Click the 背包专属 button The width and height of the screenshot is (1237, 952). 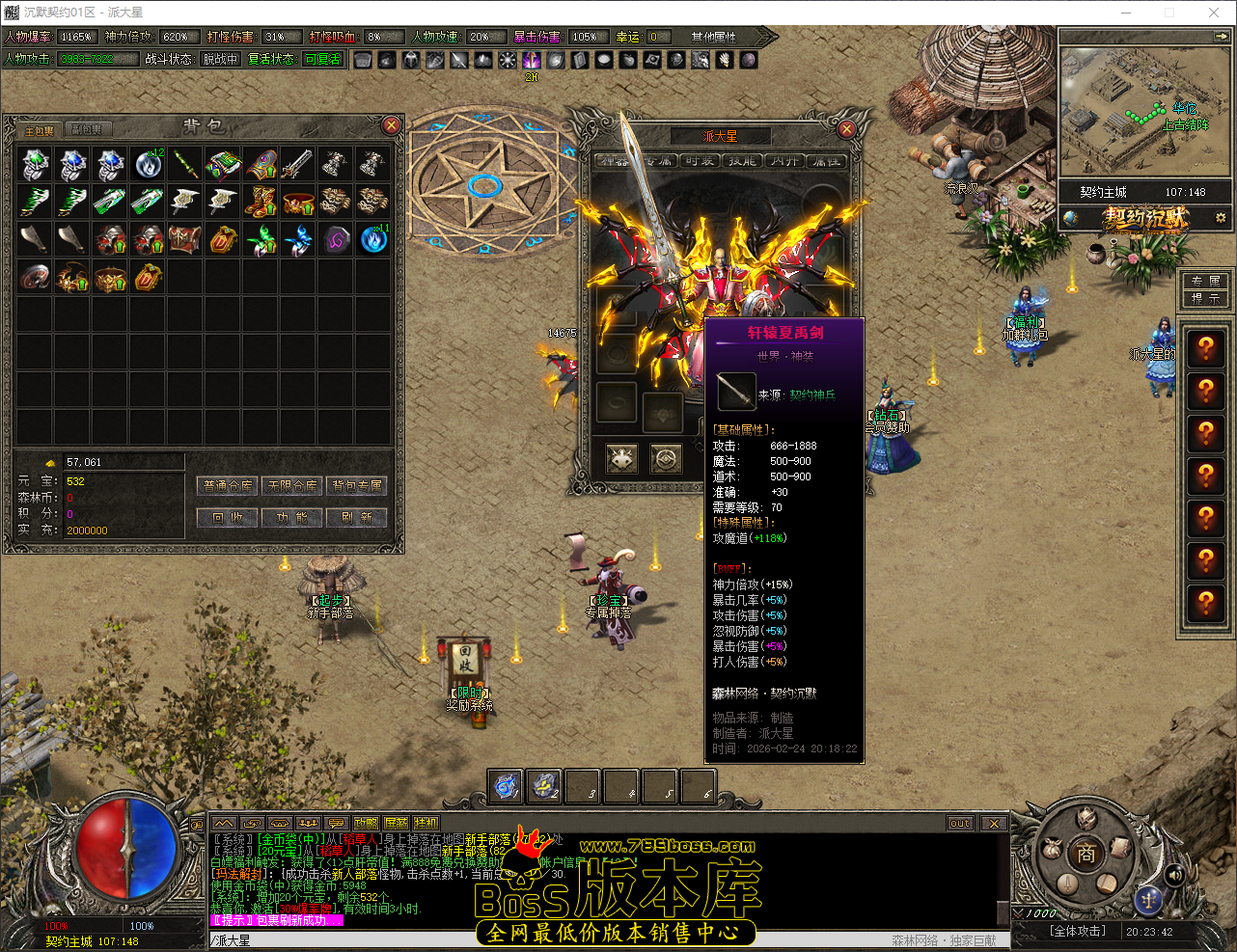coord(357,485)
